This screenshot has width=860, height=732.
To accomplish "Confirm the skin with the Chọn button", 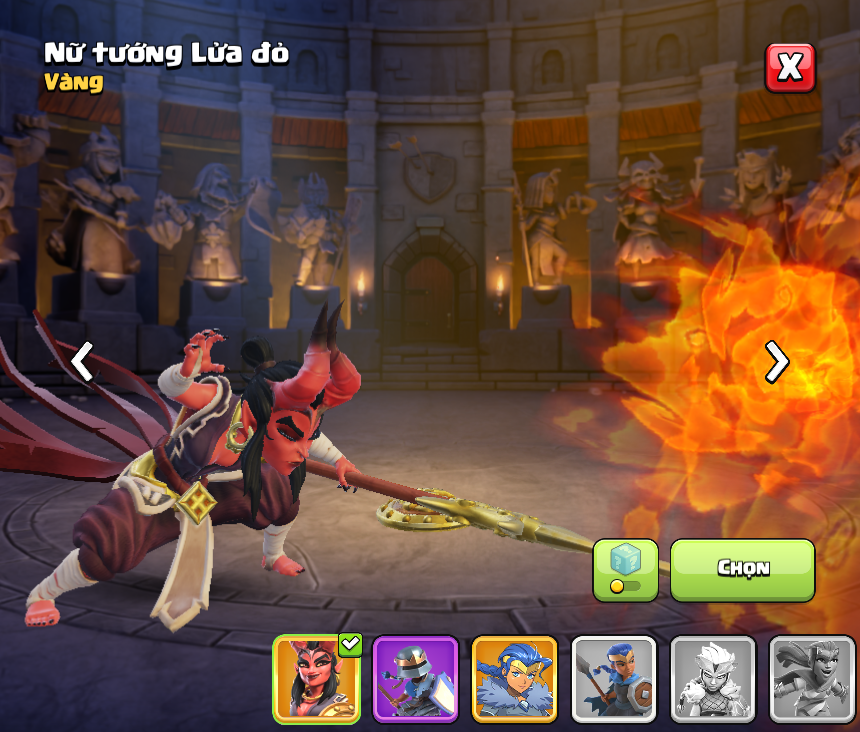I will point(742,569).
